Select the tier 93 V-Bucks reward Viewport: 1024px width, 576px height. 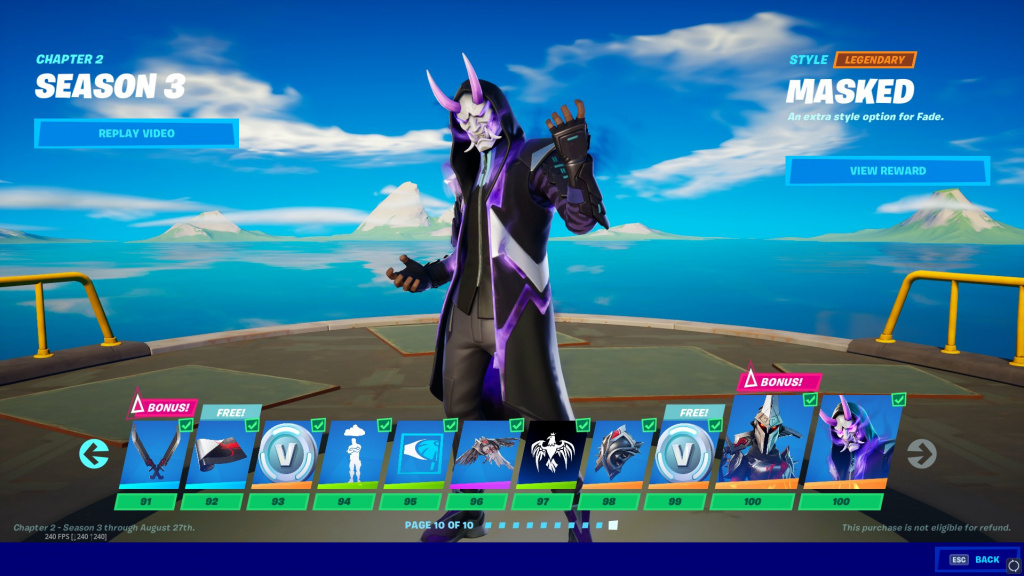click(286, 454)
